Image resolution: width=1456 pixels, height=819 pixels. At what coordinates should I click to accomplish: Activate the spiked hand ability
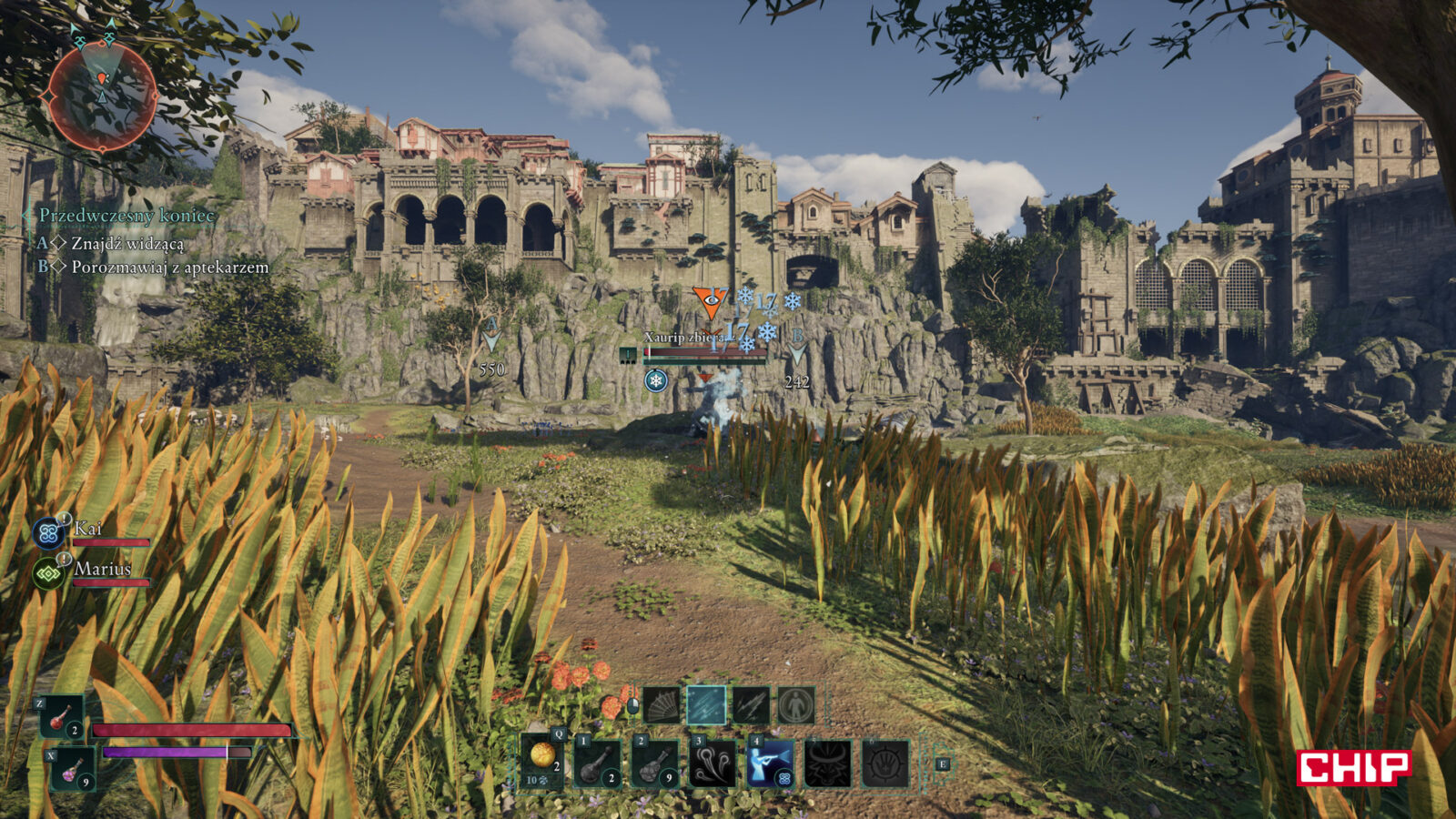(x=885, y=763)
